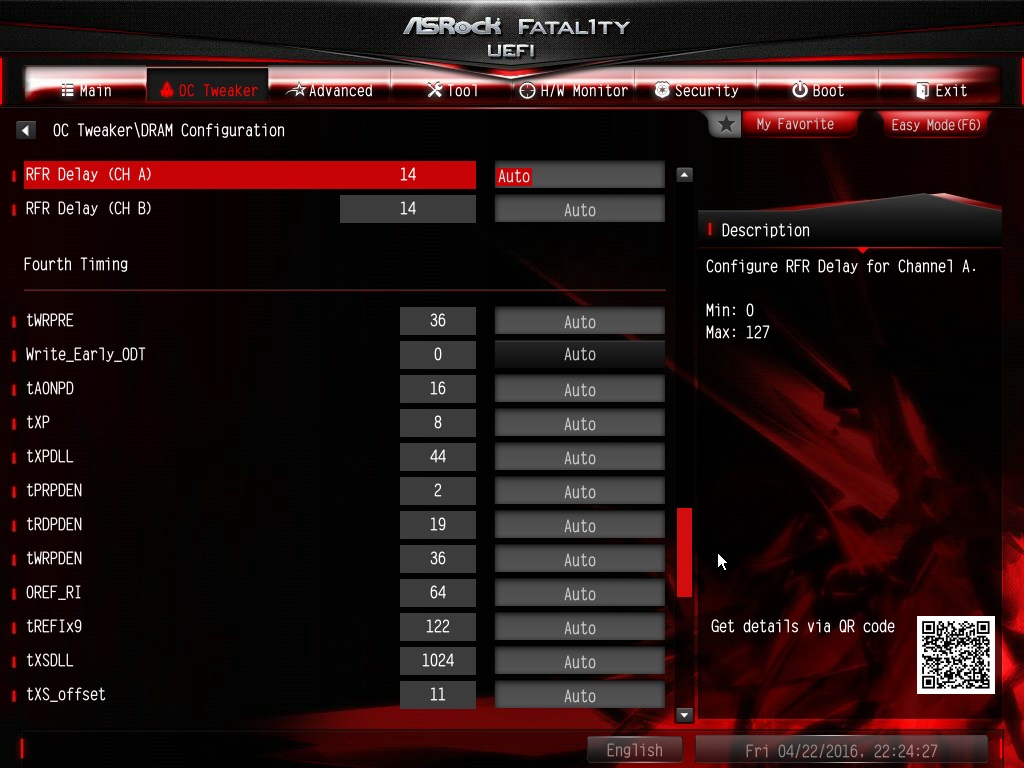The width and height of the screenshot is (1024, 768).
Task: Switch to Easy Mode
Action: [x=935, y=124]
